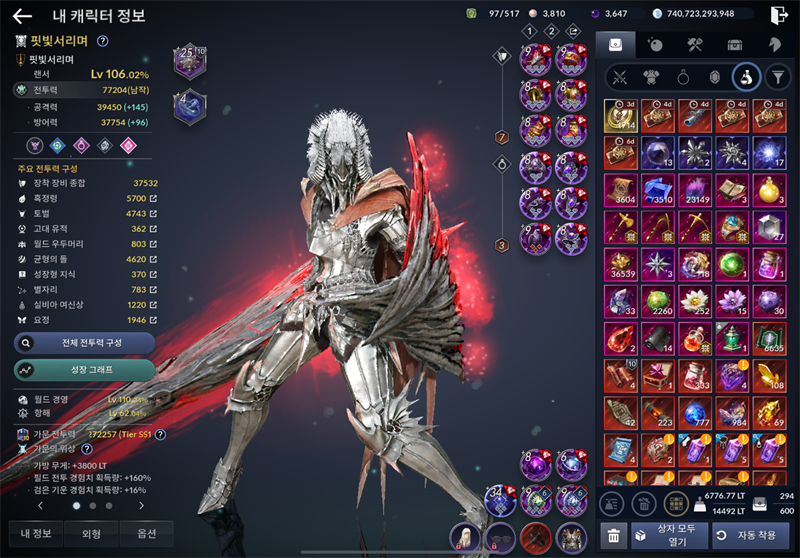Select the white lotus flower item

tap(694, 300)
